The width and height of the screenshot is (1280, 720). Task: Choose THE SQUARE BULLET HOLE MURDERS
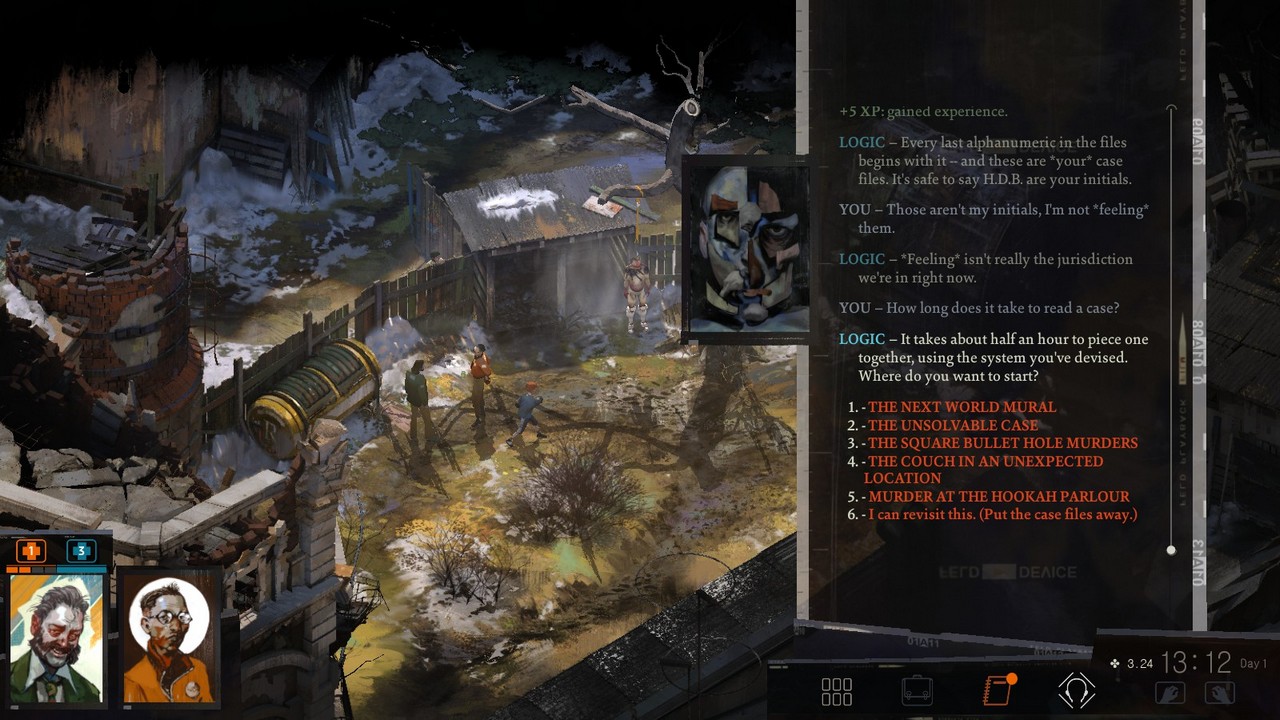tap(1002, 443)
